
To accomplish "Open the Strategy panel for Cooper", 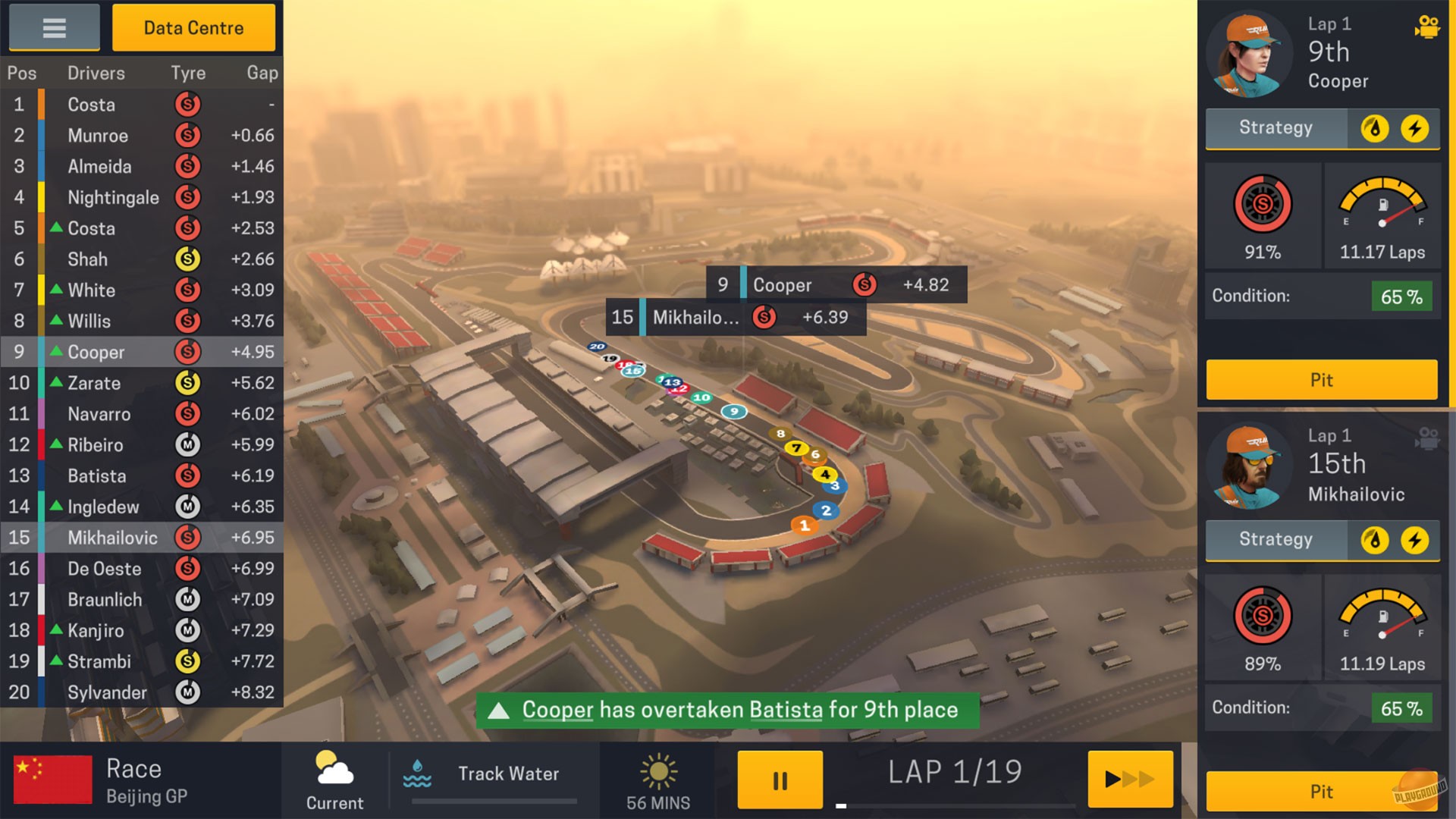I will 1275,128.
